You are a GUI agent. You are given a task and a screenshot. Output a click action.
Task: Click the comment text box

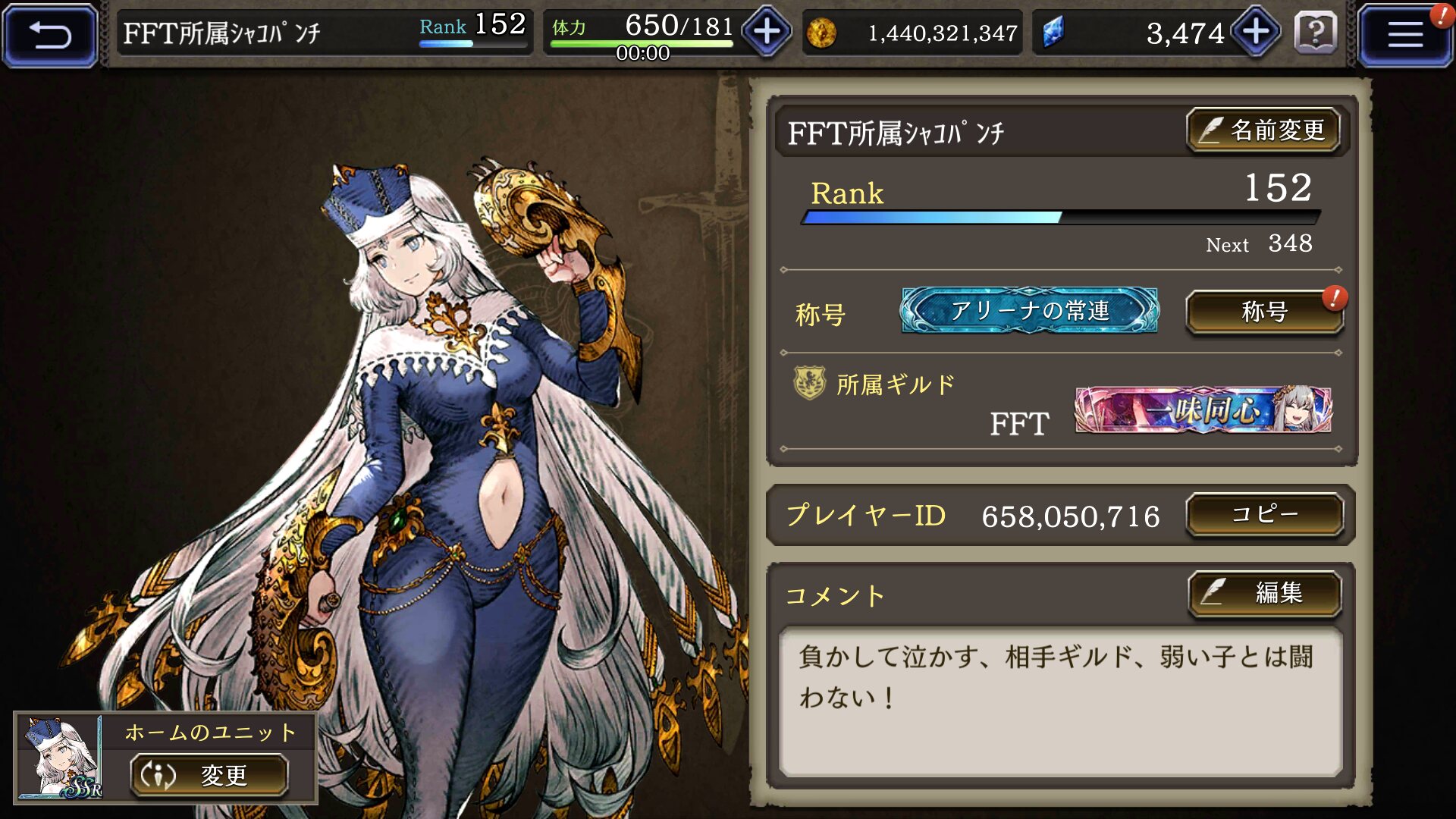click(1060, 701)
